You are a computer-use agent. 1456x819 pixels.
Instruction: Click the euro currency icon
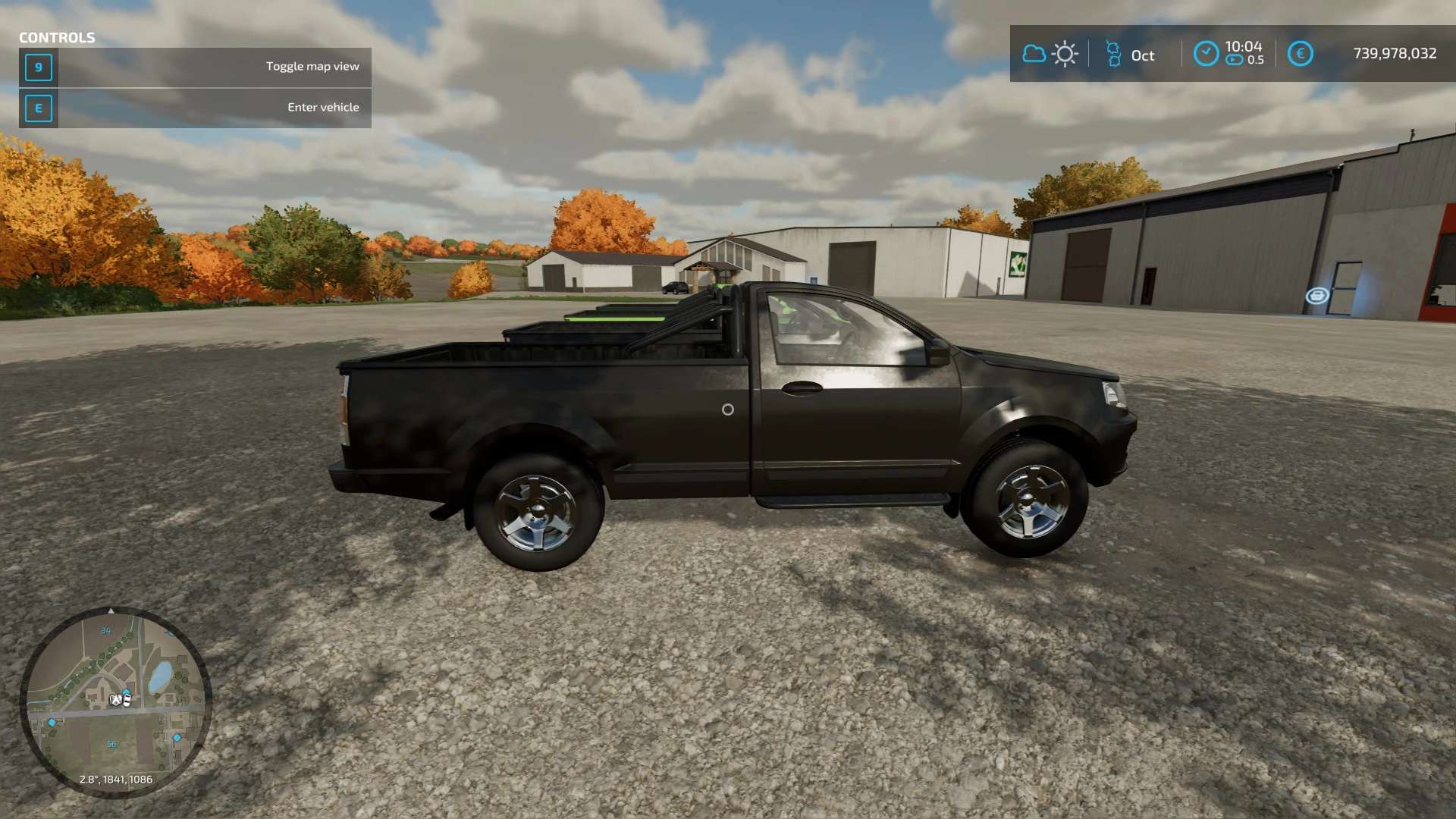pos(1300,54)
